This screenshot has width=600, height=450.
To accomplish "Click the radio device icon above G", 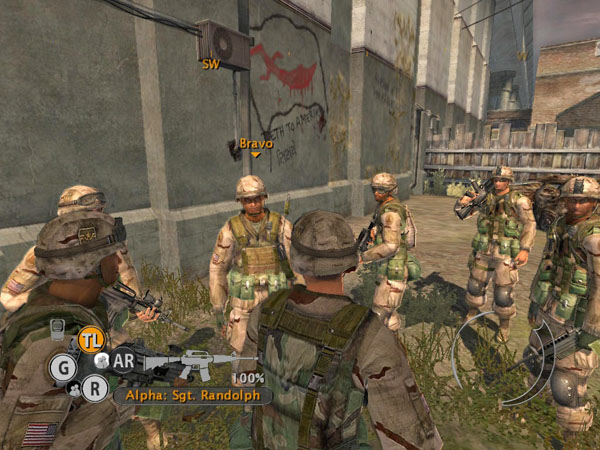I will (x=58, y=328).
